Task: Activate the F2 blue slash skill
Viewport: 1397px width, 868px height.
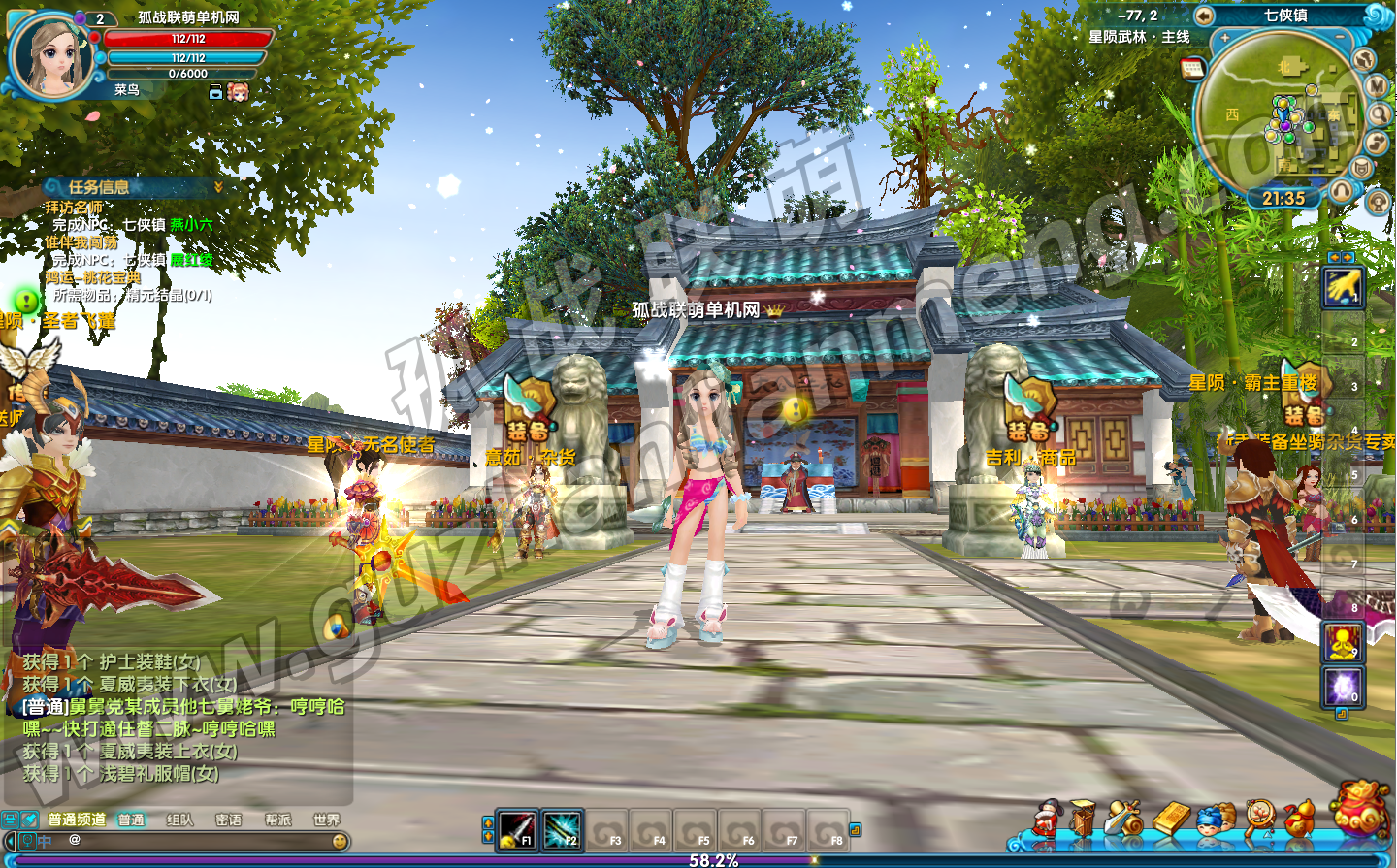Action: pyautogui.click(x=562, y=830)
